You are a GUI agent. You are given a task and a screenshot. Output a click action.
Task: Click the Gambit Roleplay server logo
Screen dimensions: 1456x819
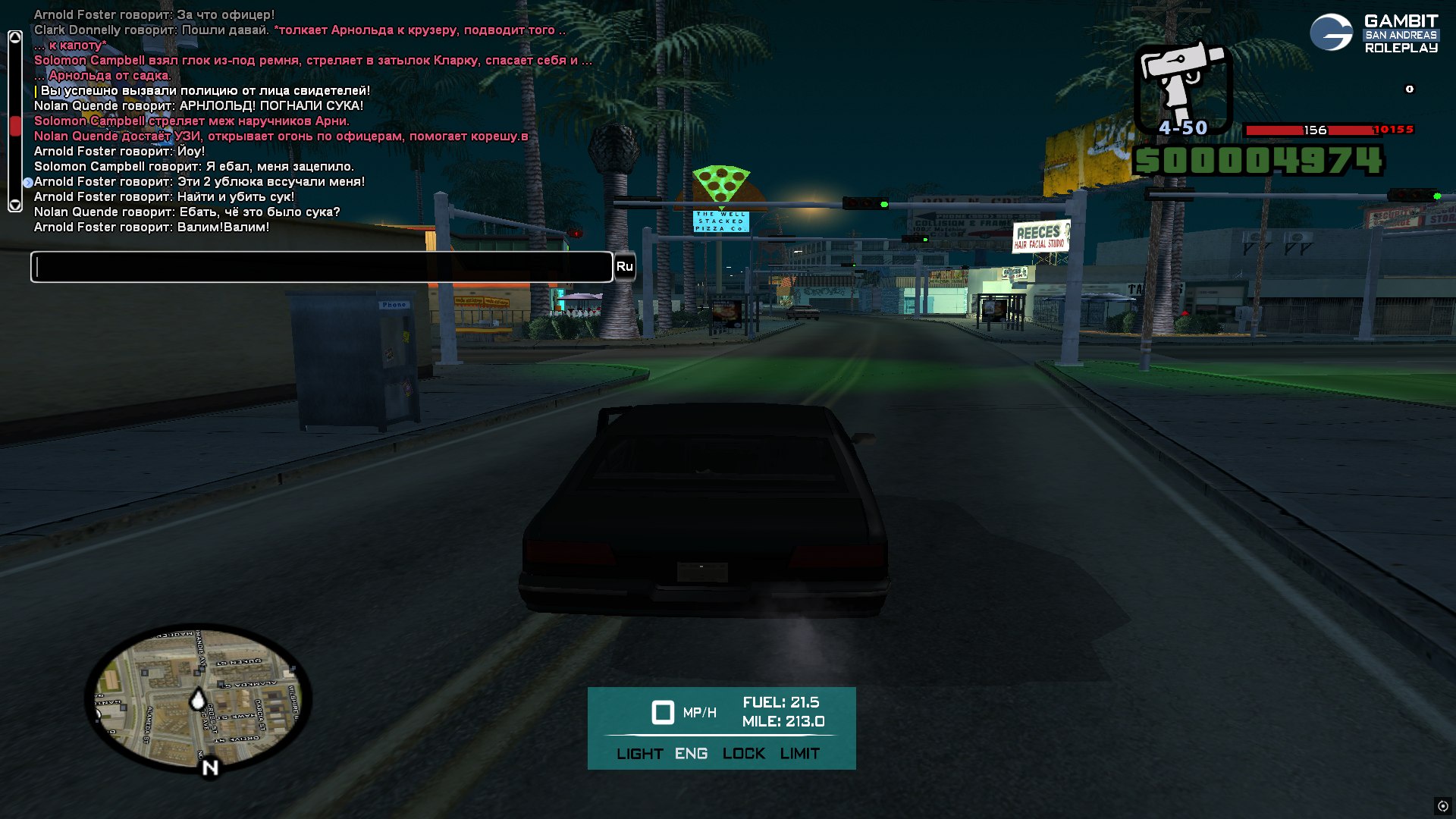pos(1373,34)
